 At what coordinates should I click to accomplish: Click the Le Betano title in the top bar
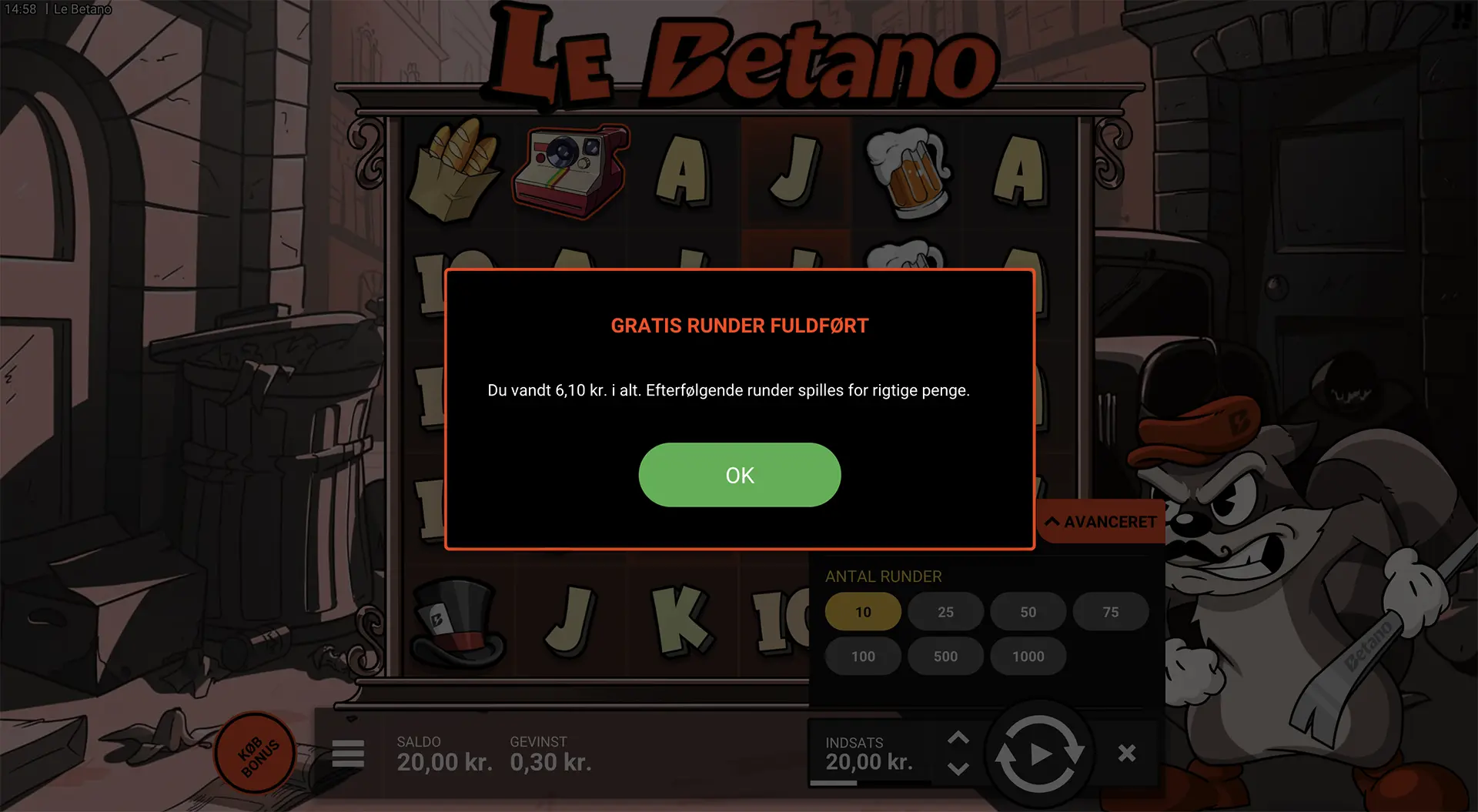(82, 8)
